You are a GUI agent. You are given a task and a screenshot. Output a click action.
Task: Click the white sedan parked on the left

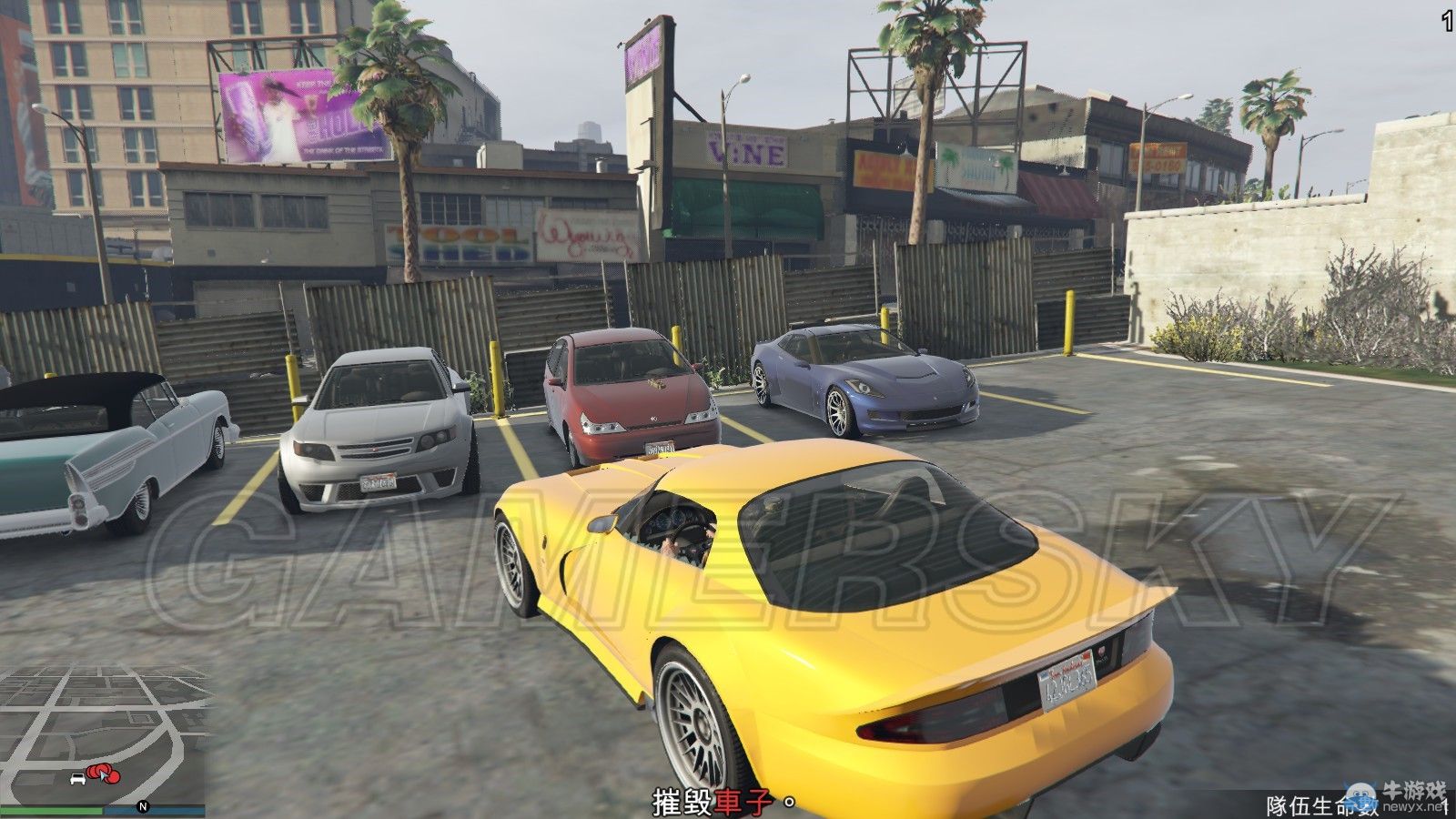382,428
